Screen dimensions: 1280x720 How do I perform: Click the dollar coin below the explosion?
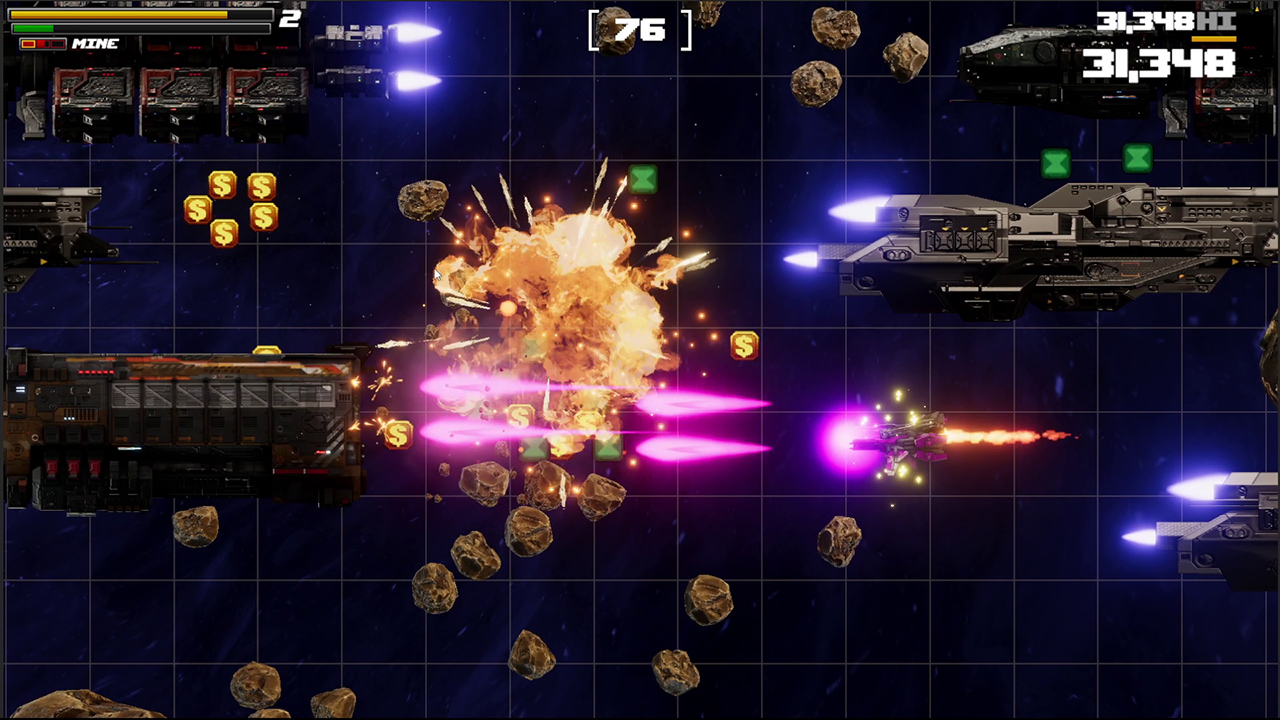pyautogui.click(x=398, y=433)
